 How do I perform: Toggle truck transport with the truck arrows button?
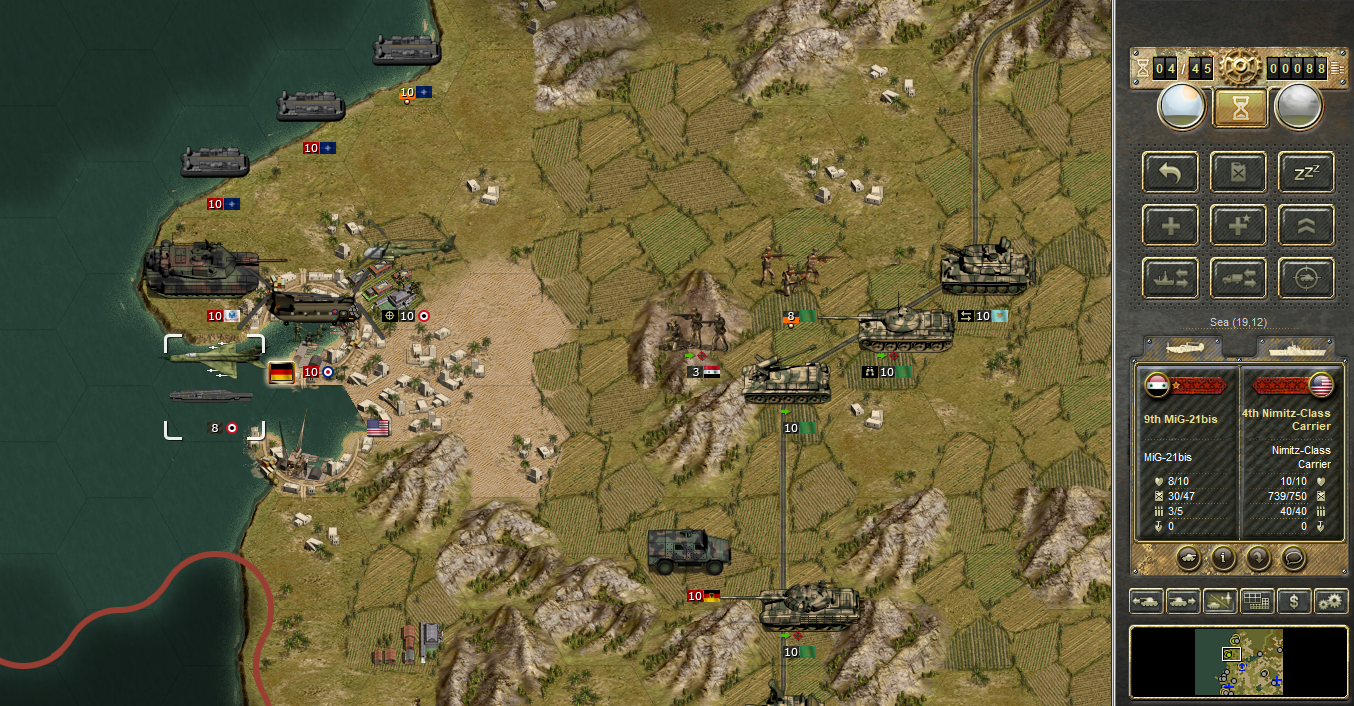(x=1238, y=278)
